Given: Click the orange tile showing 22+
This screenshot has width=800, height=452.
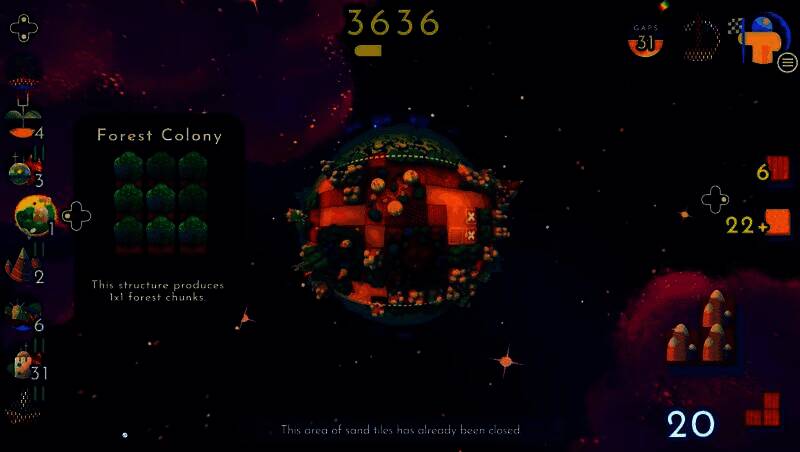Looking at the screenshot, I should pyautogui.click(x=777, y=222).
